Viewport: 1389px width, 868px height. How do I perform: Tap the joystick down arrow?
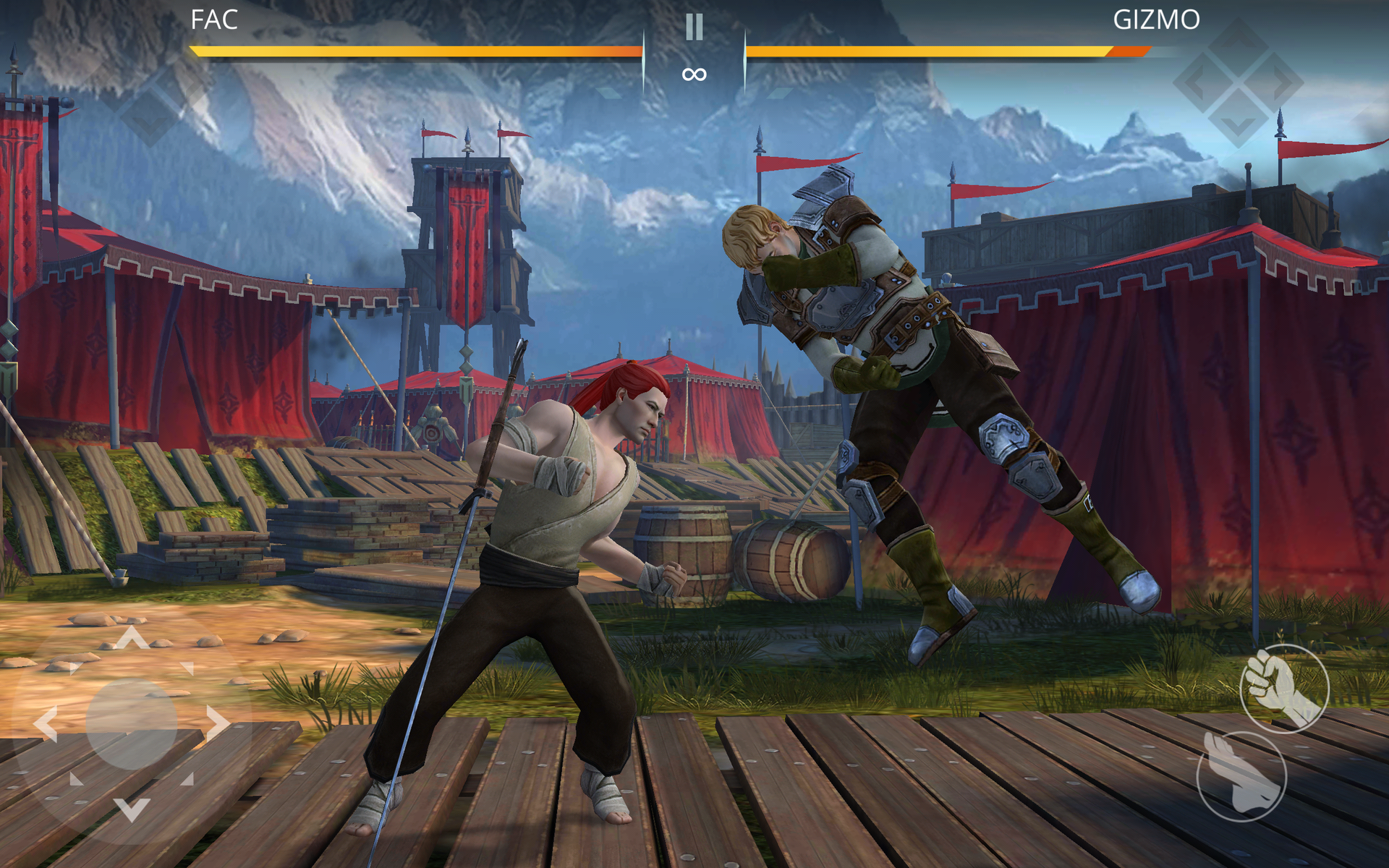pyautogui.click(x=132, y=809)
